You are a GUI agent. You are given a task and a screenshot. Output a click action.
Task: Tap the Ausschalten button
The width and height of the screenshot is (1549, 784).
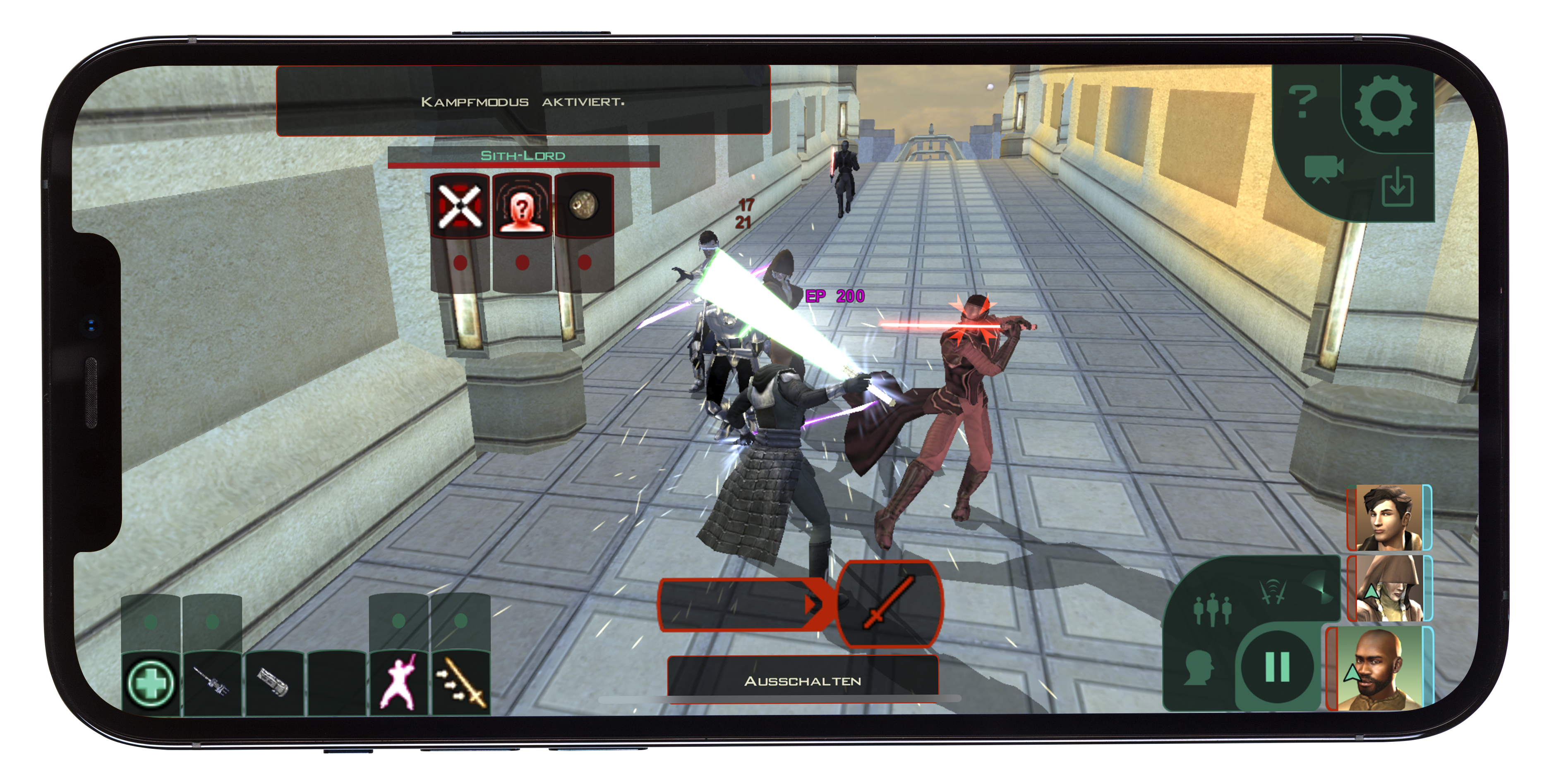[x=803, y=681]
